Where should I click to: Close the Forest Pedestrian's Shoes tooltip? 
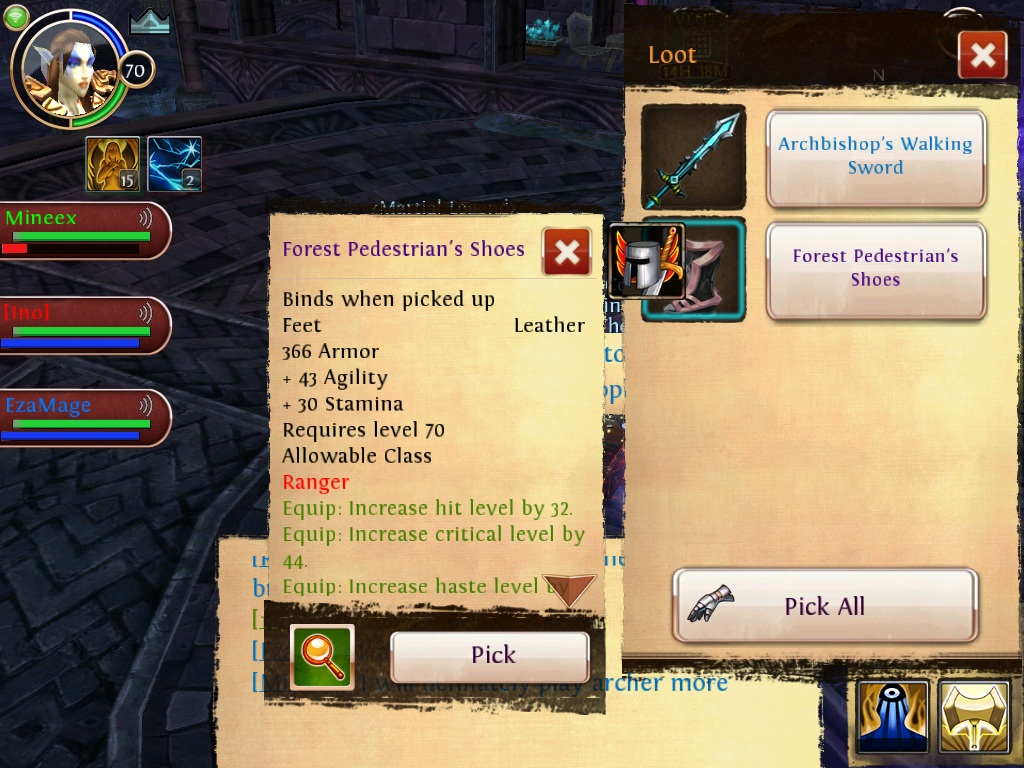point(566,252)
